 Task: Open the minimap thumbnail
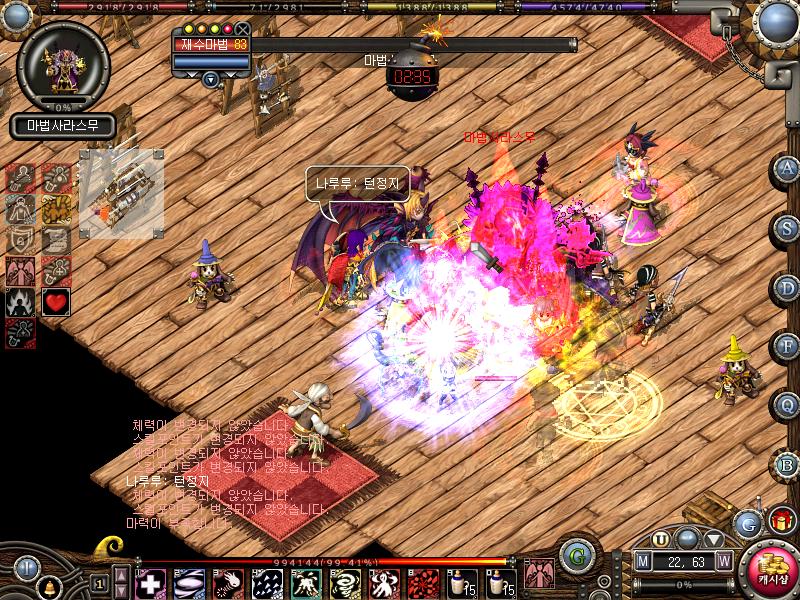tap(121, 187)
